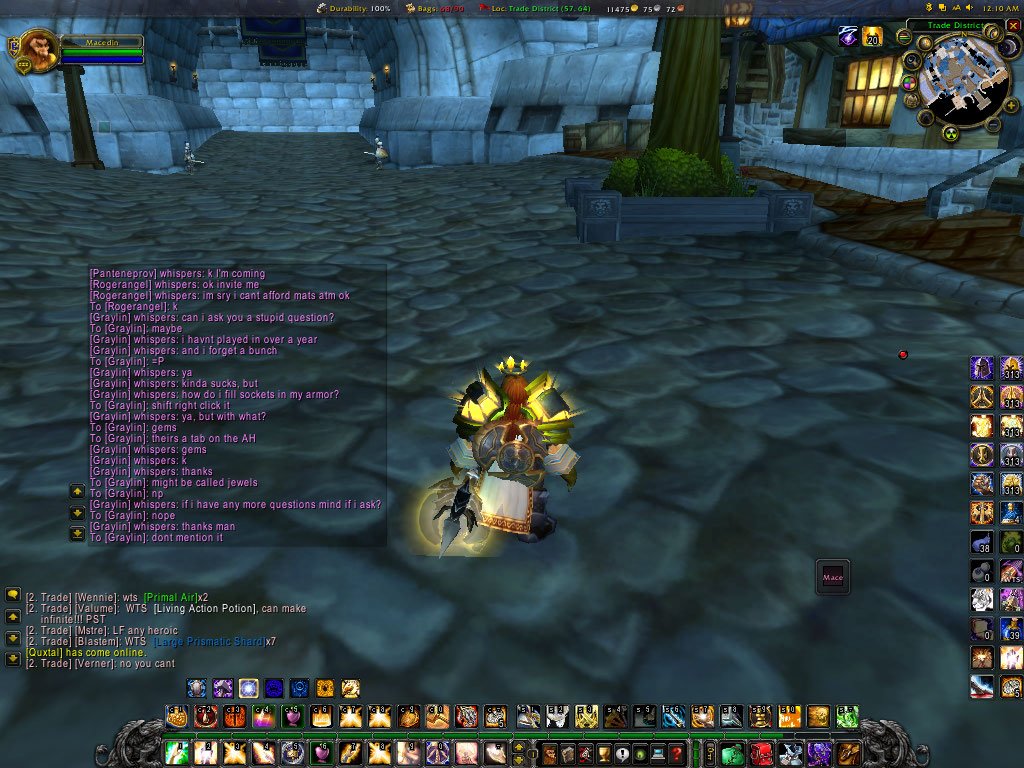Open the chat menu speech bubble button
Image resolution: width=1024 pixels, height=768 pixels.
(x=13, y=595)
